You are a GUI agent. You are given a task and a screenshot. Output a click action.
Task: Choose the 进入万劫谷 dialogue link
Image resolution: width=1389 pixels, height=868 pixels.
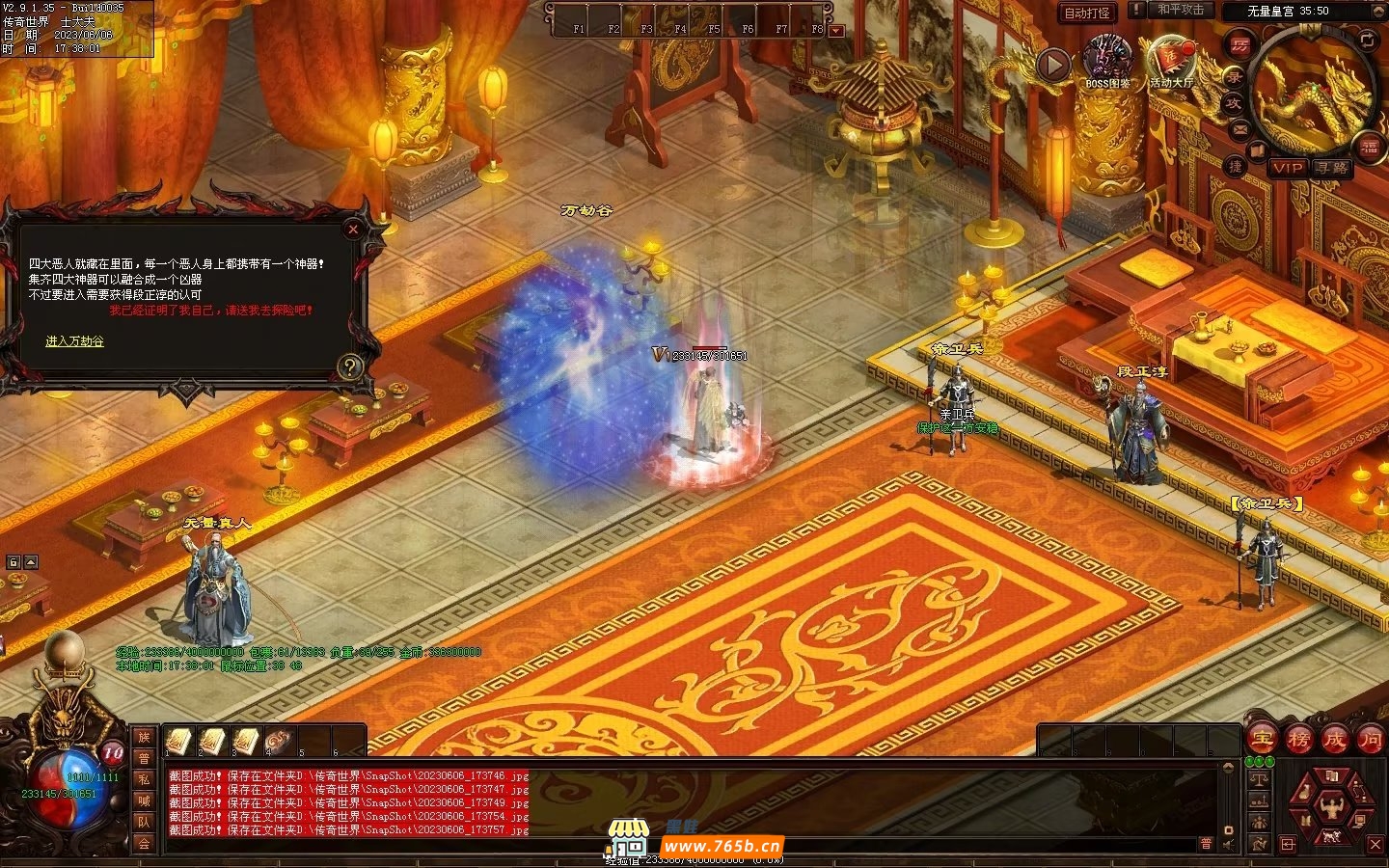click(74, 341)
